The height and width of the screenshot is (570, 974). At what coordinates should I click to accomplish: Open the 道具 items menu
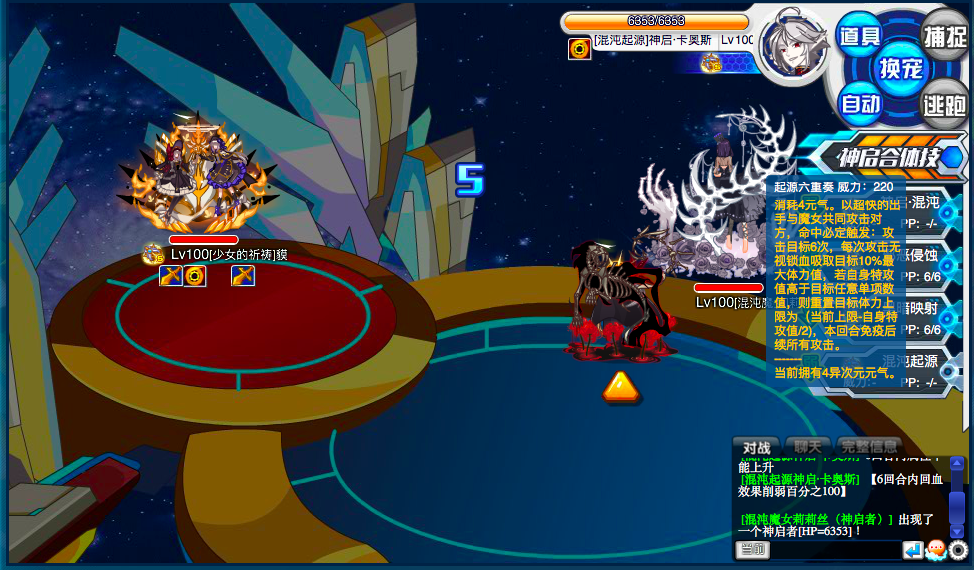point(859,36)
